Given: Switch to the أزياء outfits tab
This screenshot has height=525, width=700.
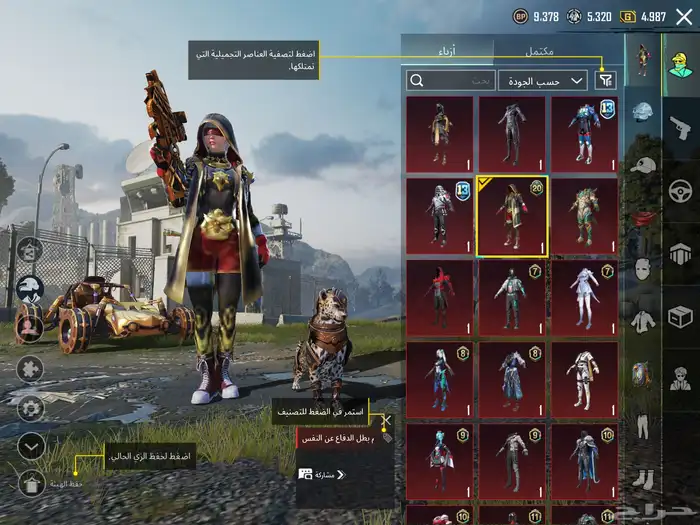Looking at the screenshot, I should (x=447, y=50).
